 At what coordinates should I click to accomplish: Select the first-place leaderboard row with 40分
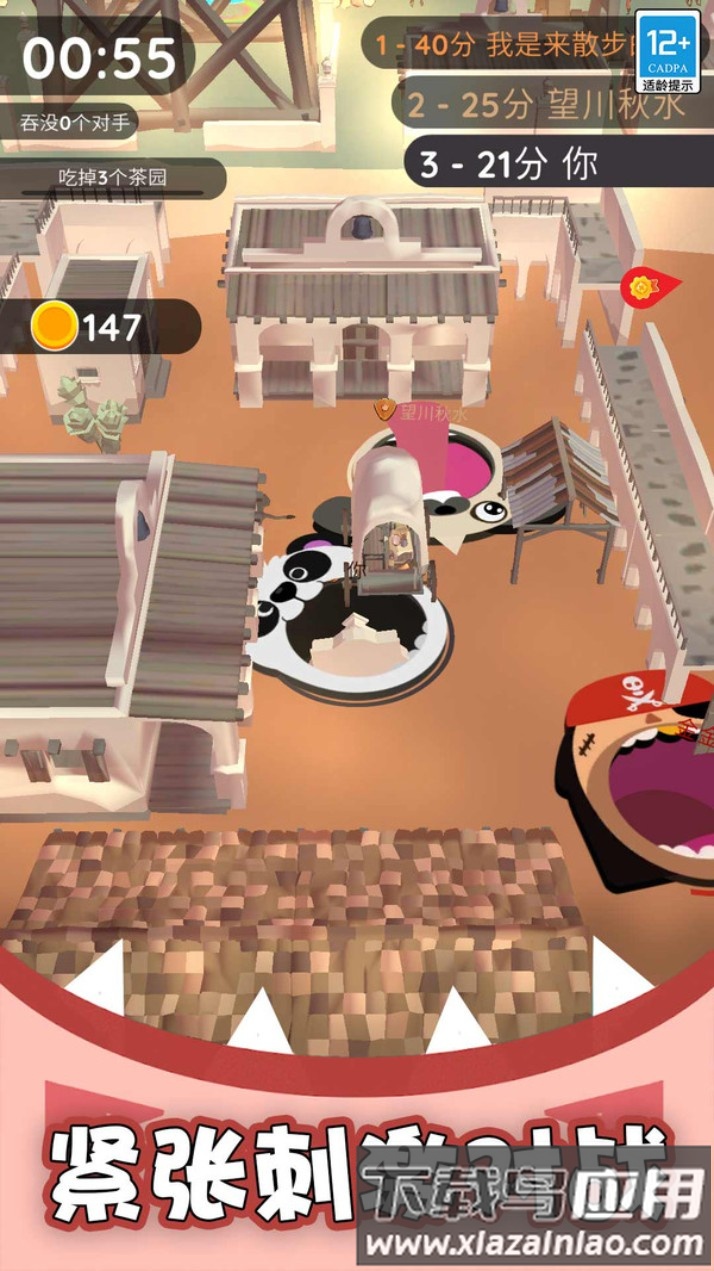pos(500,45)
